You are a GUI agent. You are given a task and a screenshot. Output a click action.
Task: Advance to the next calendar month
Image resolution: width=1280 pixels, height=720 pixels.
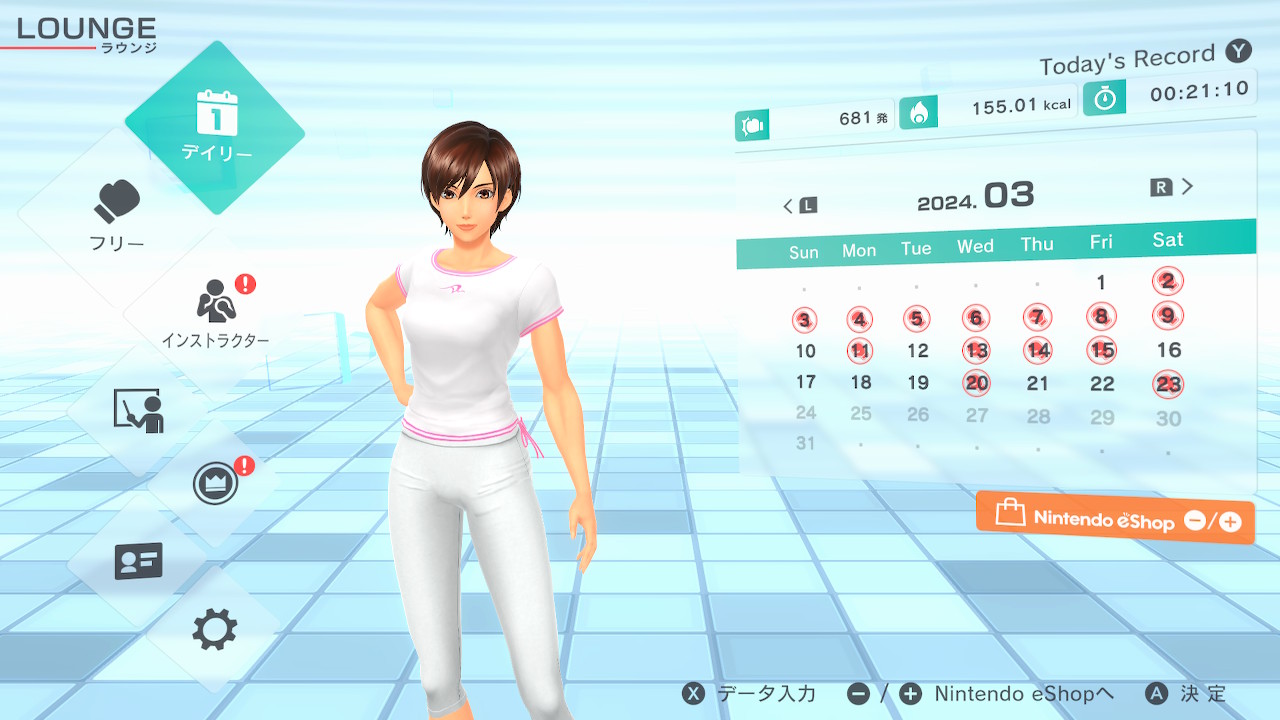point(1174,187)
